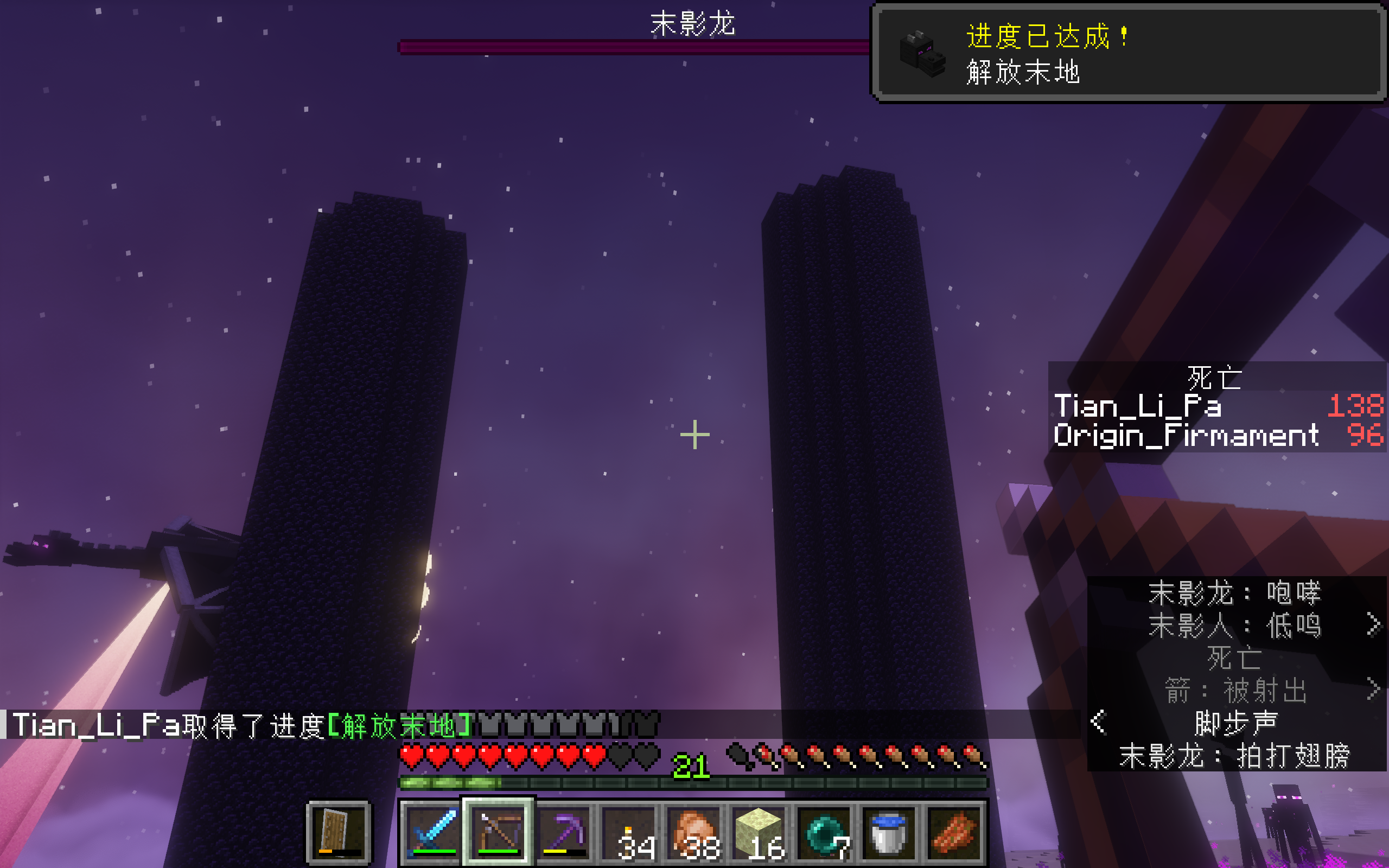Select the diamond sword hotbar slot
This screenshot has height=868, width=1389.
pyautogui.click(x=432, y=831)
